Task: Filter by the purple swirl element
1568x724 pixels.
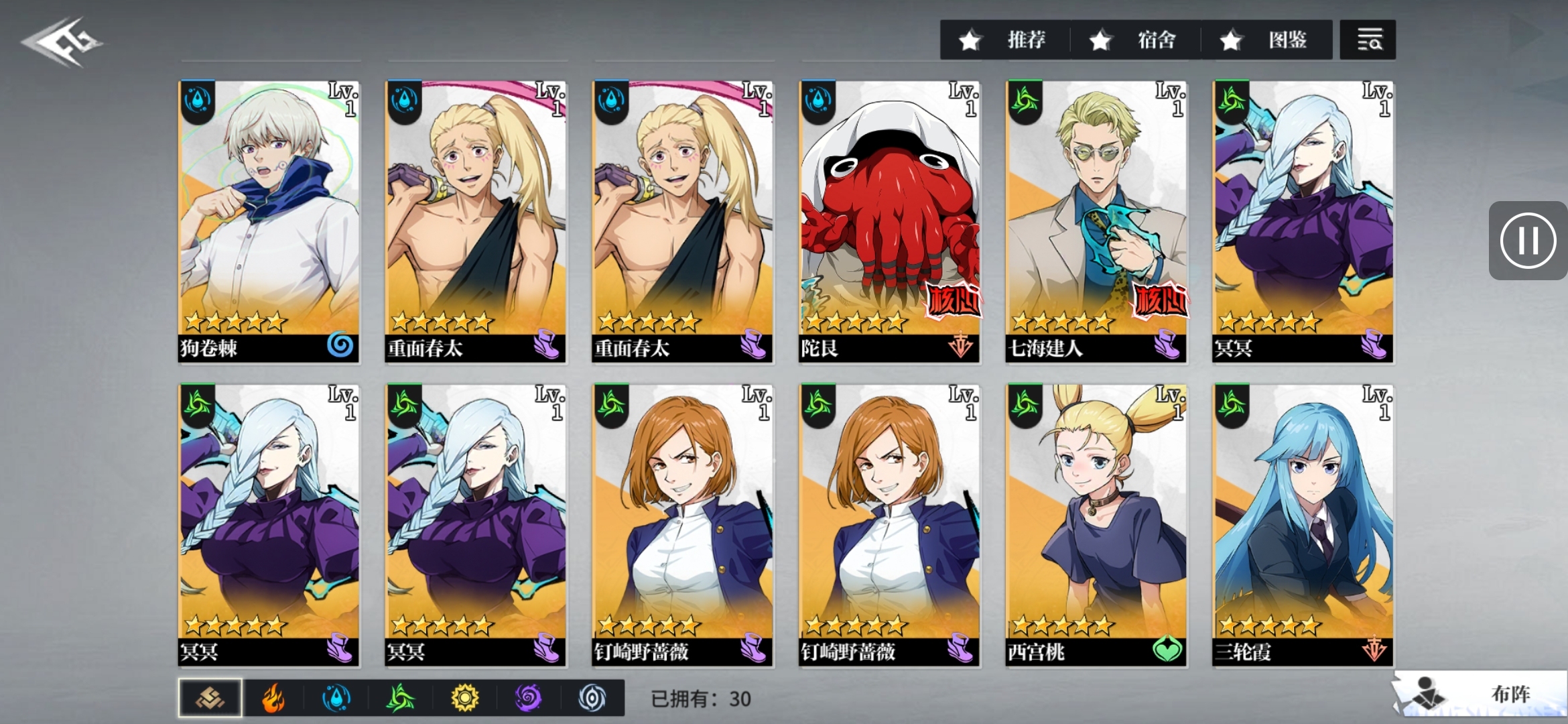Action: click(x=528, y=698)
